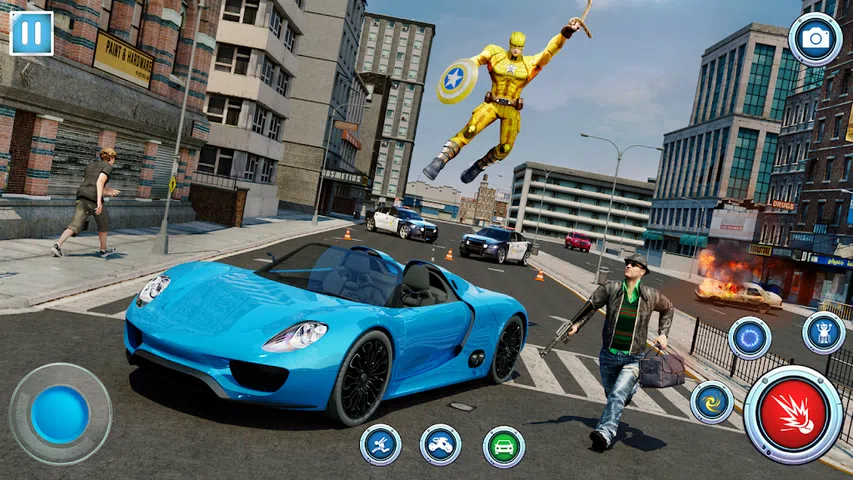853x480 pixels.
Task: Tap the camera view button
Action: 815,39
